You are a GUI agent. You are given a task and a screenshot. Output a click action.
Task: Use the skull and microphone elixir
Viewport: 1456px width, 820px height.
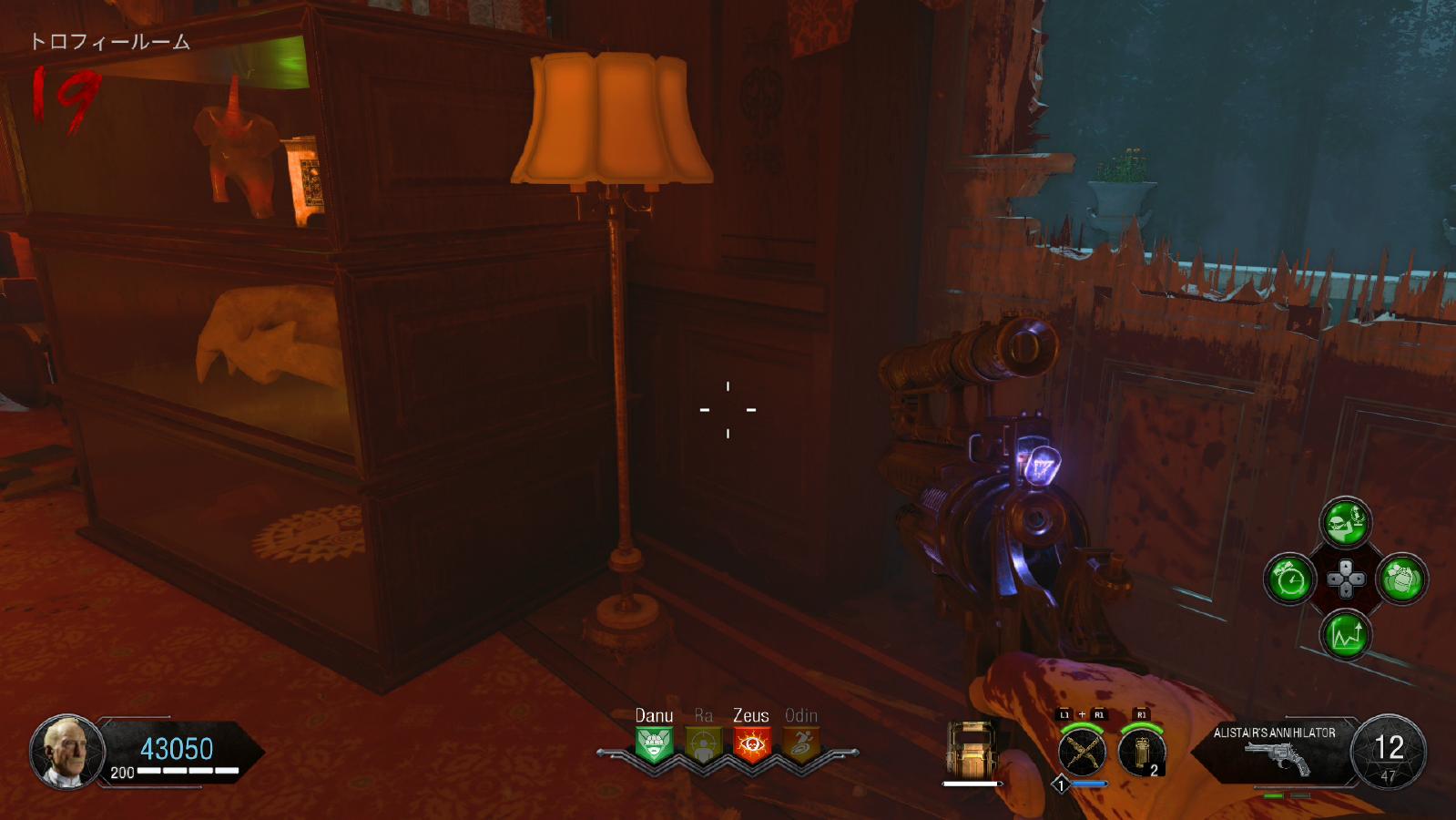1345,523
